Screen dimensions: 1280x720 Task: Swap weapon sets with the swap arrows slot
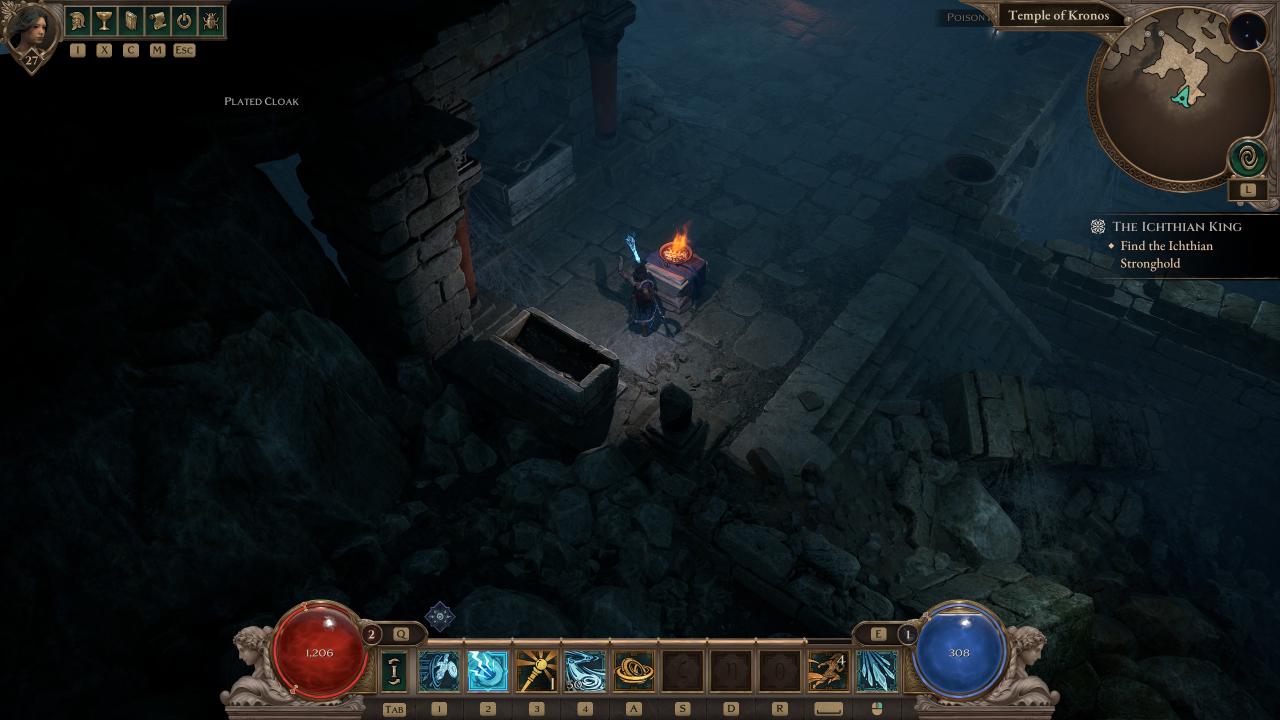point(395,671)
